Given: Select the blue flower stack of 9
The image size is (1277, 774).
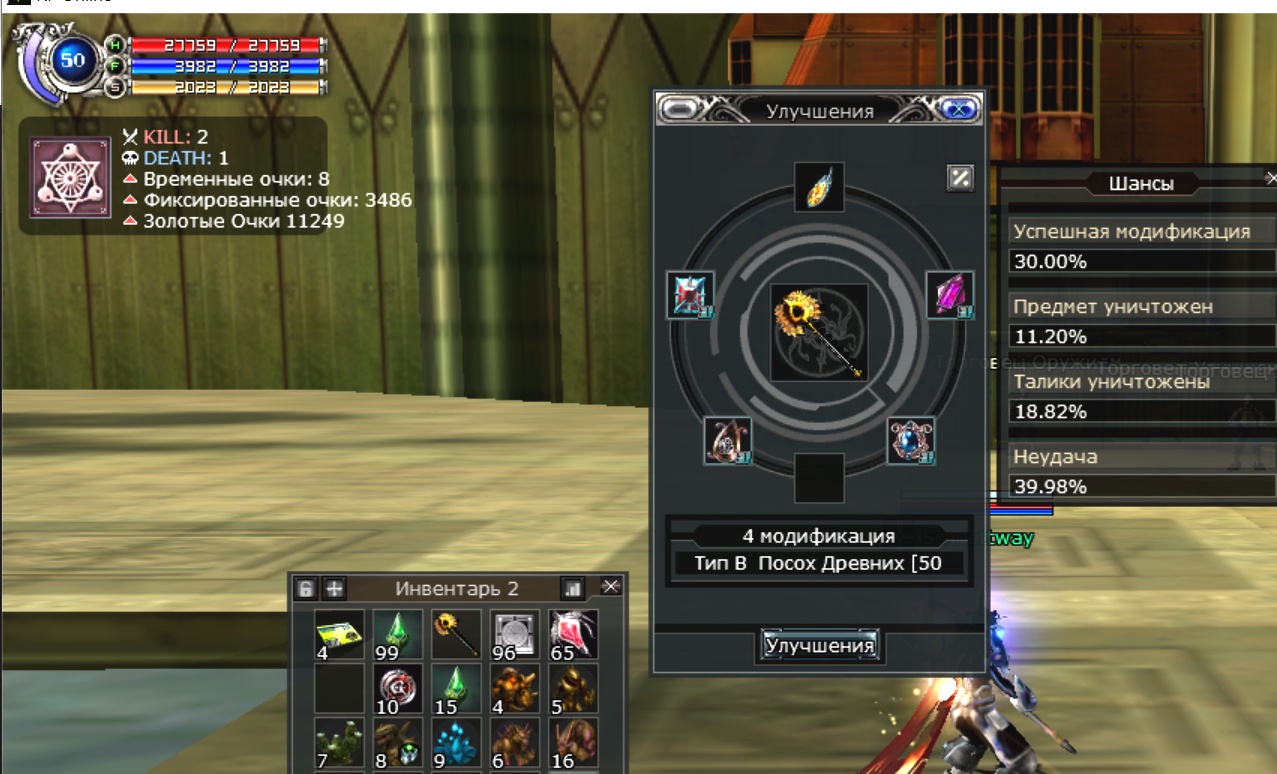Looking at the screenshot, I should [456, 743].
